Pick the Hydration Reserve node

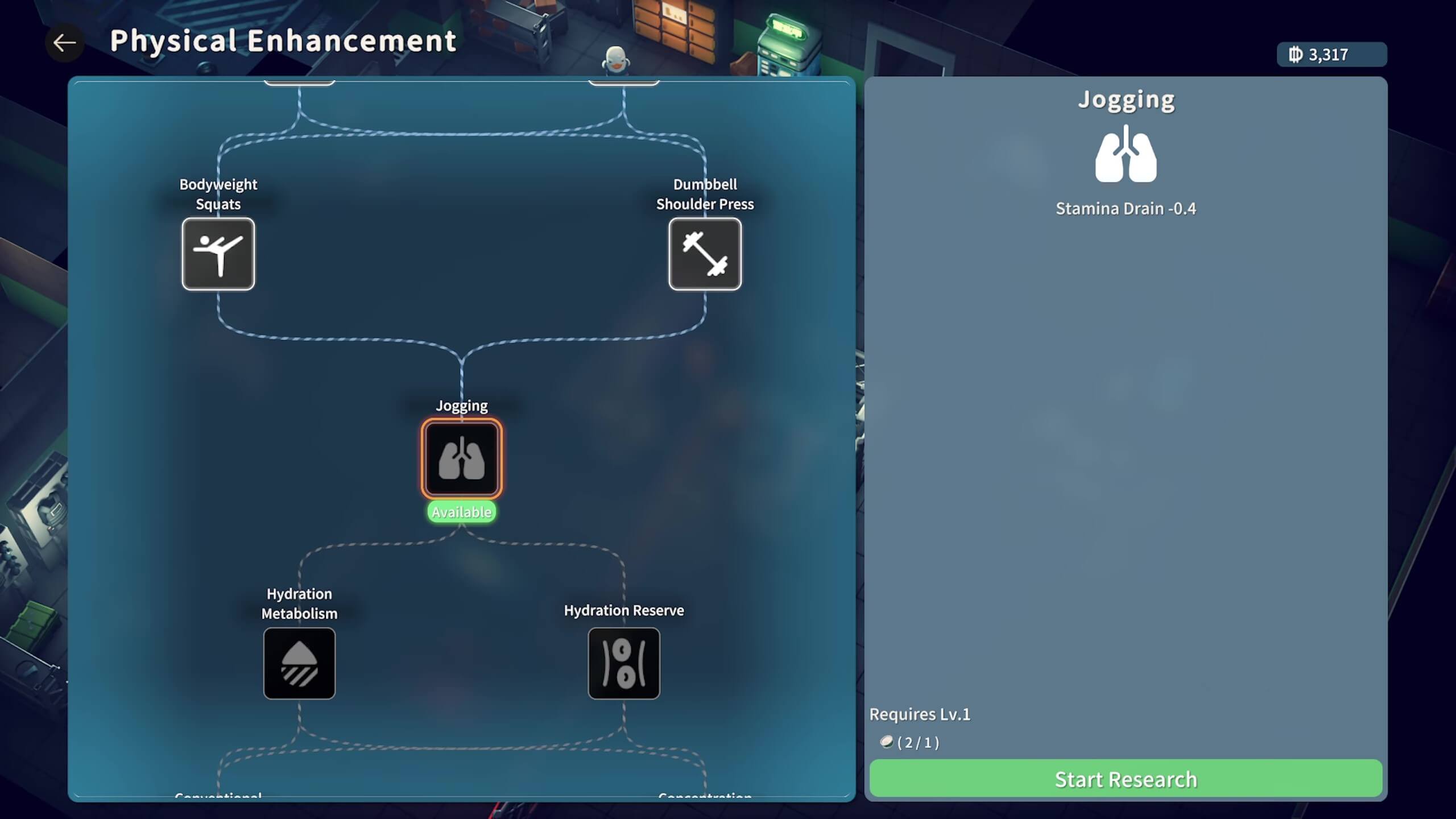tap(624, 663)
